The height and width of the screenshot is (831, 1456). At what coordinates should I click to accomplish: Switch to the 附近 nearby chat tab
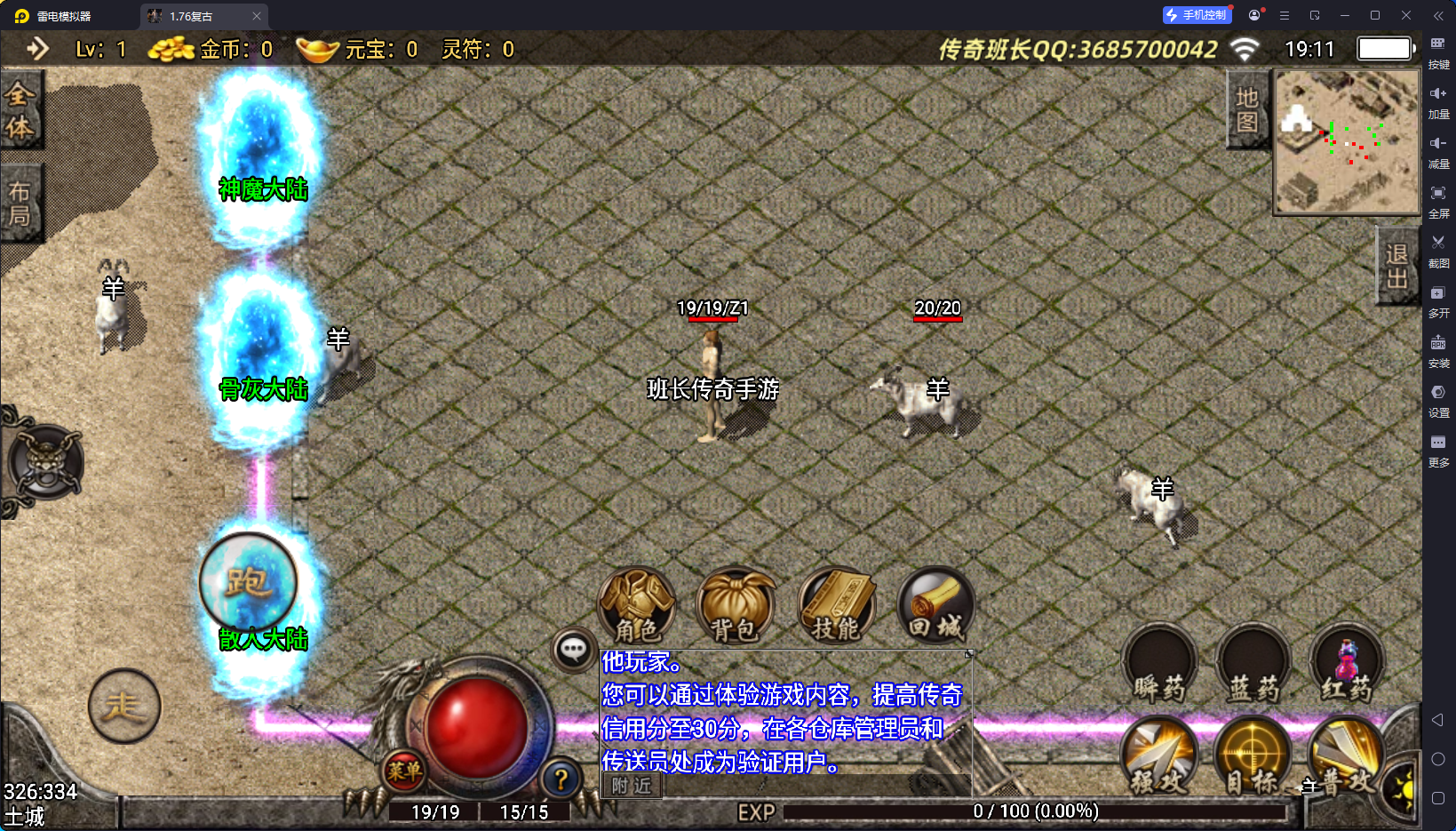pos(630,787)
